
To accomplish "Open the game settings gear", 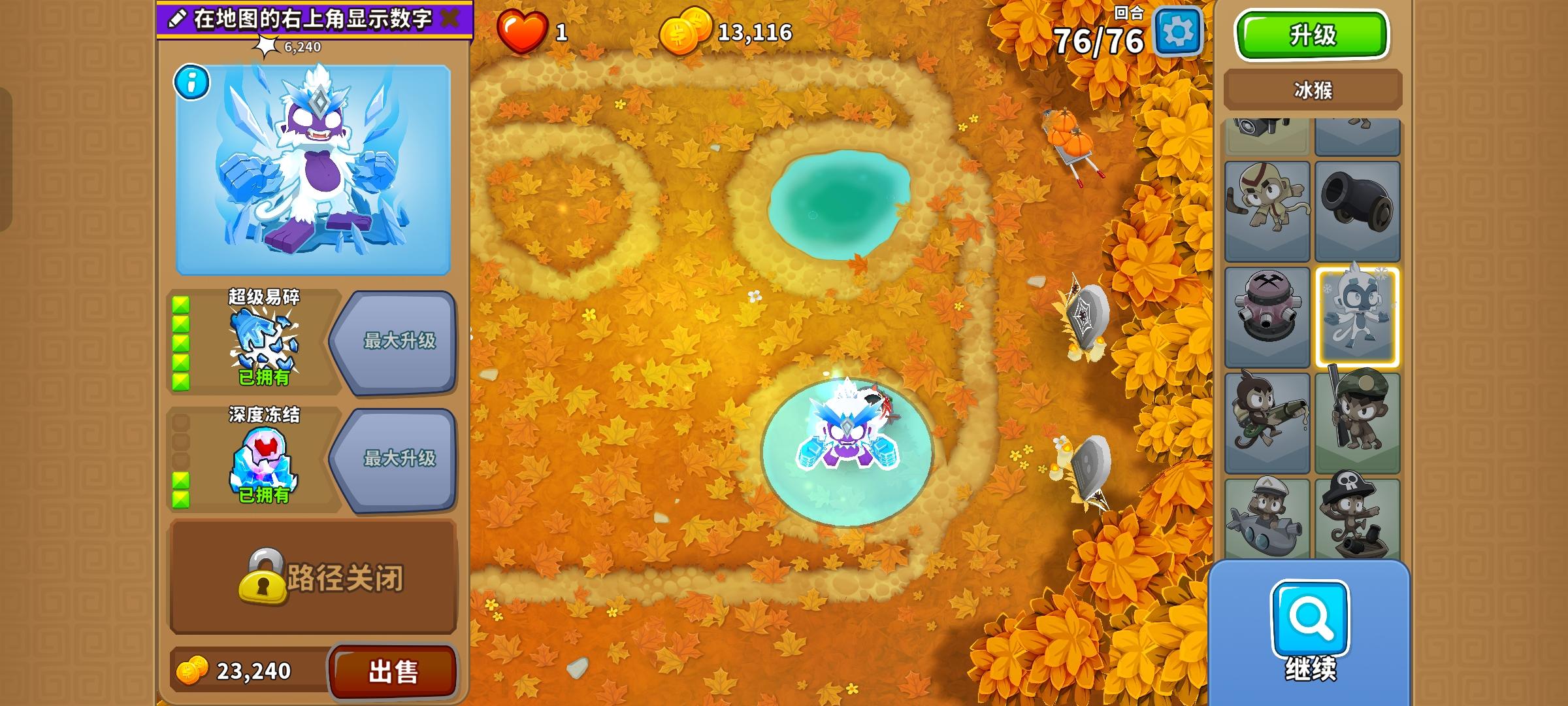I will [1179, 31].
